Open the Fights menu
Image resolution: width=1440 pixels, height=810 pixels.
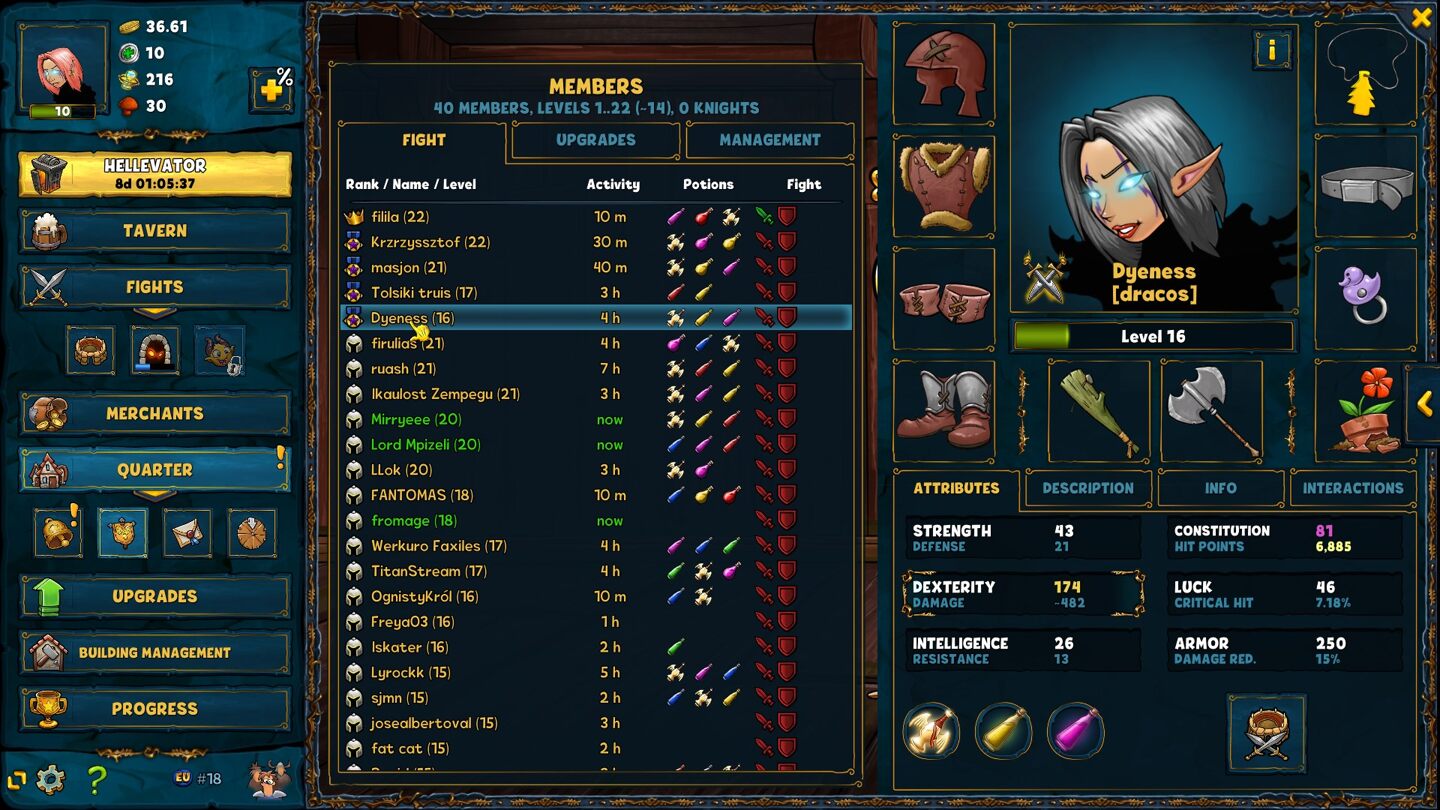155,287
